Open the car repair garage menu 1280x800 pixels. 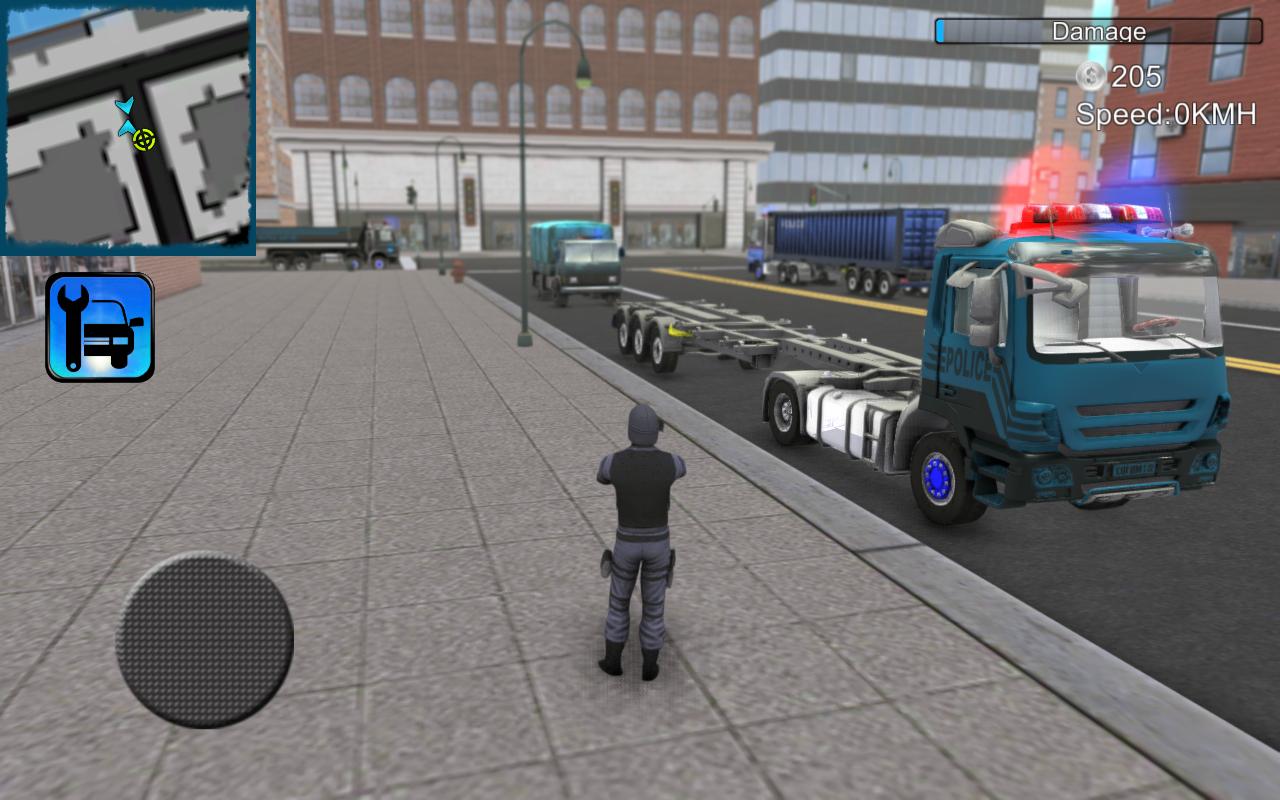click(99, 326)
